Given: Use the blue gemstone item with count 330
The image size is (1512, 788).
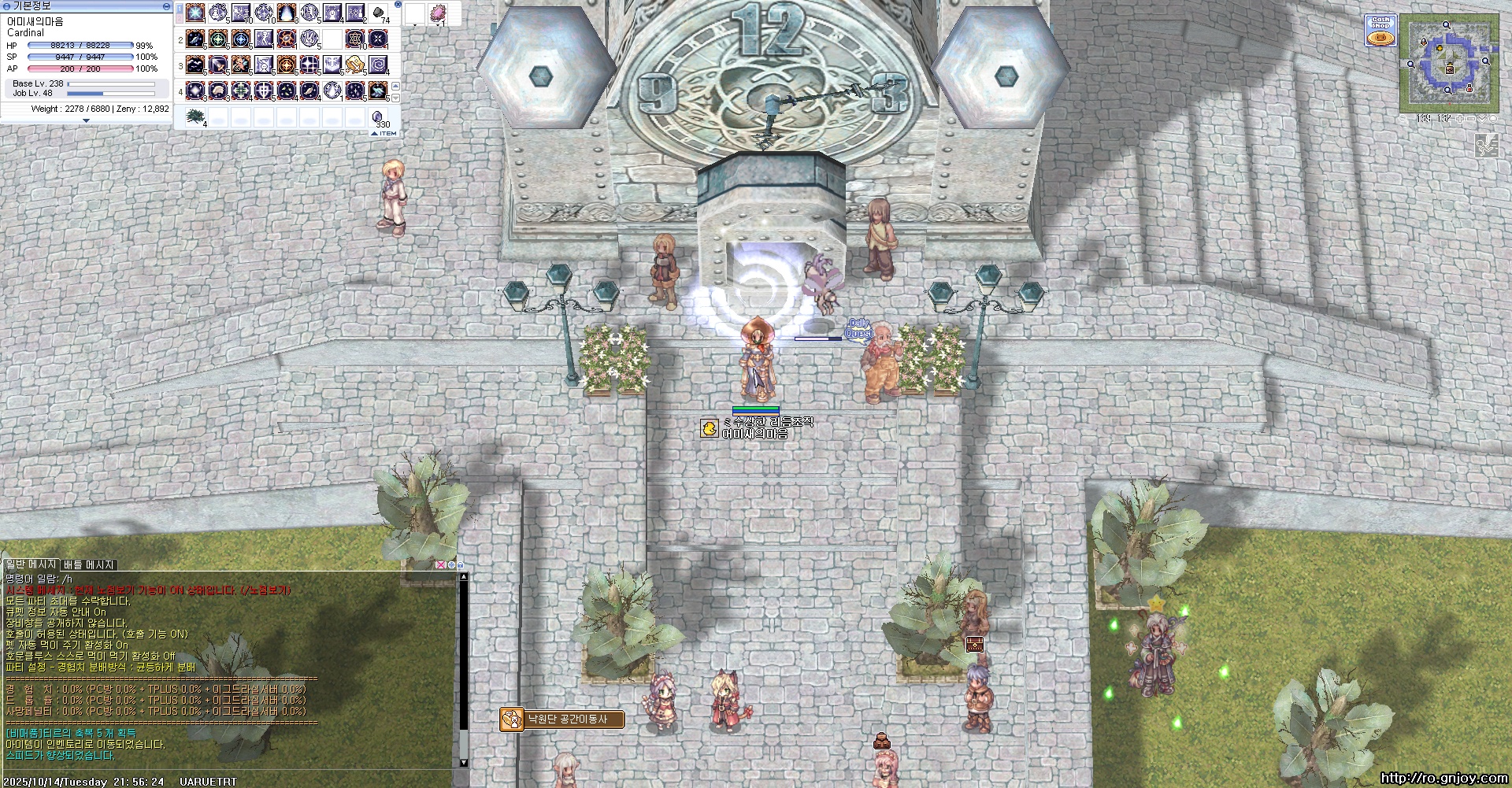Looking at the screenshot, I should (x=378, y=117).
